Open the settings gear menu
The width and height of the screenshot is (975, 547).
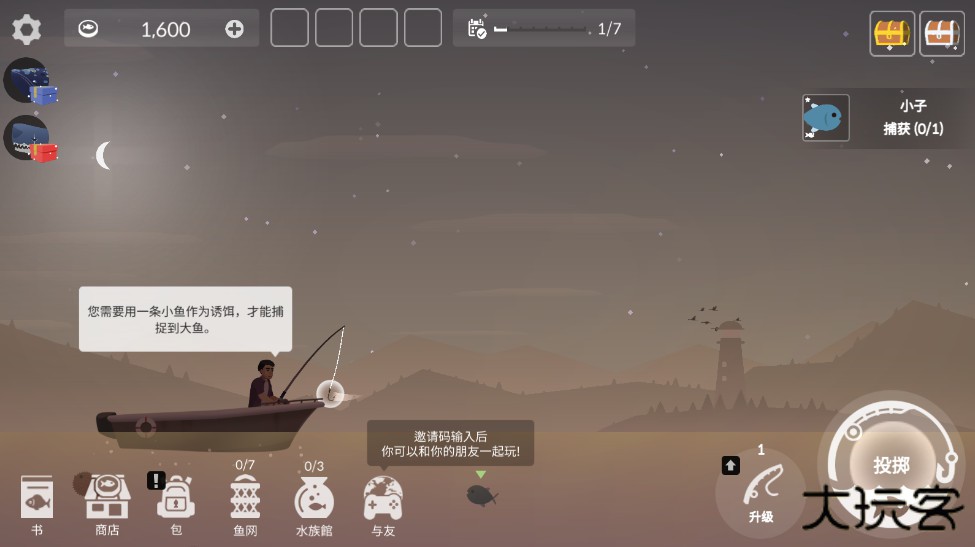coord(27,29)
